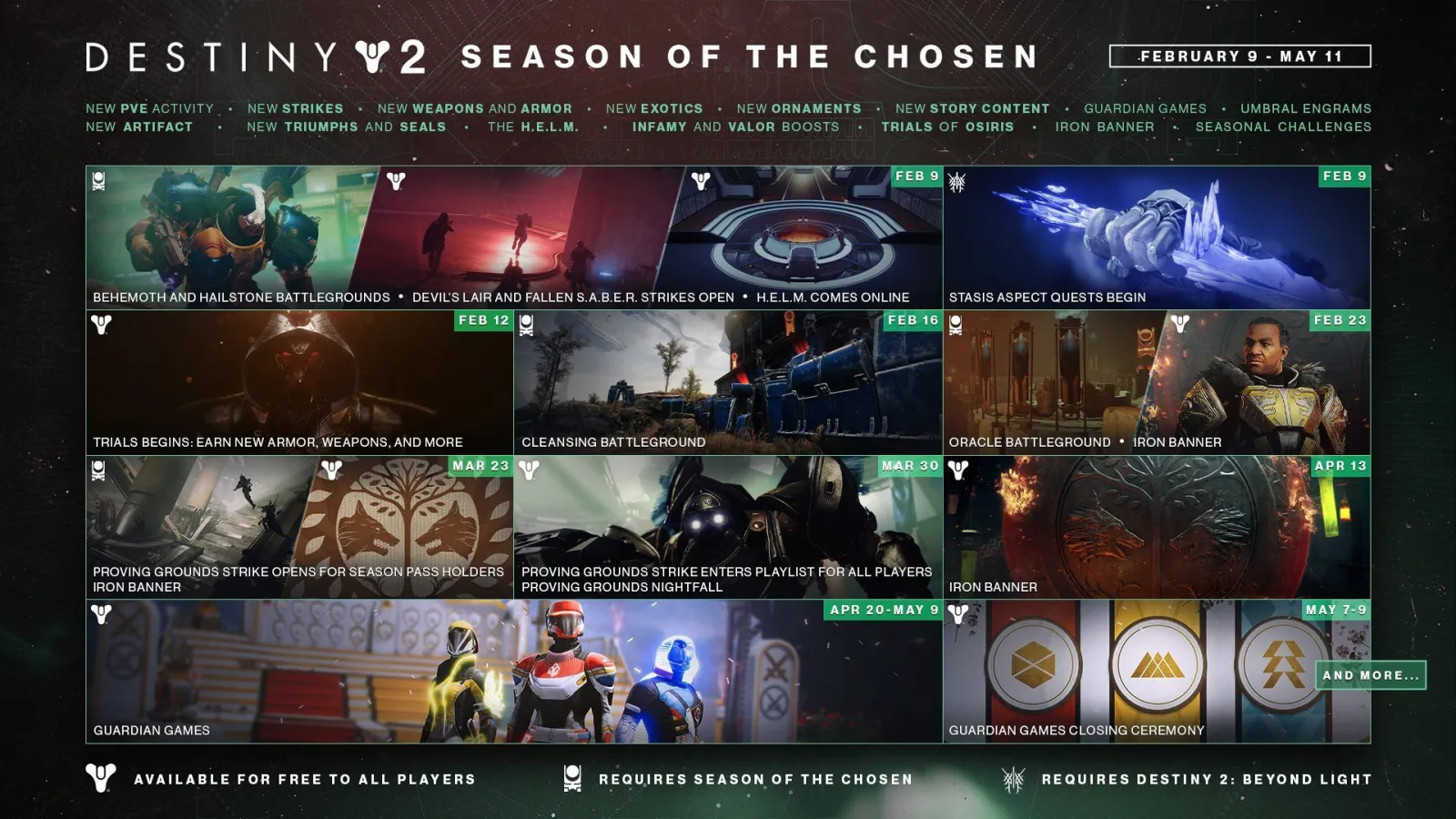
Task: Open the Proving Grounds Strike Mar 23 tile
Action: pyautogui.click(x=299, y=527)
